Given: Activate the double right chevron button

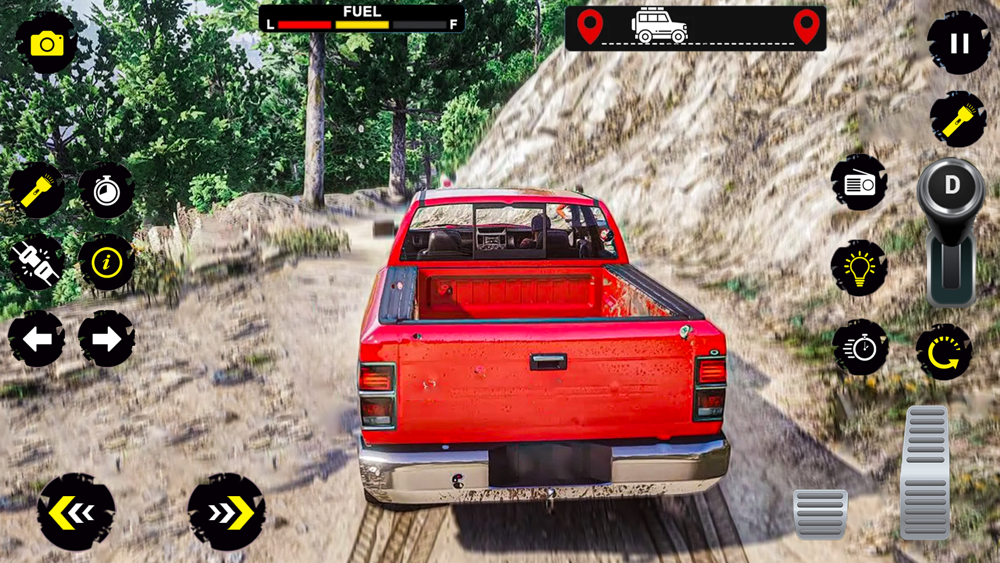Looking at the screenshot, I should (x=226, y=512).
